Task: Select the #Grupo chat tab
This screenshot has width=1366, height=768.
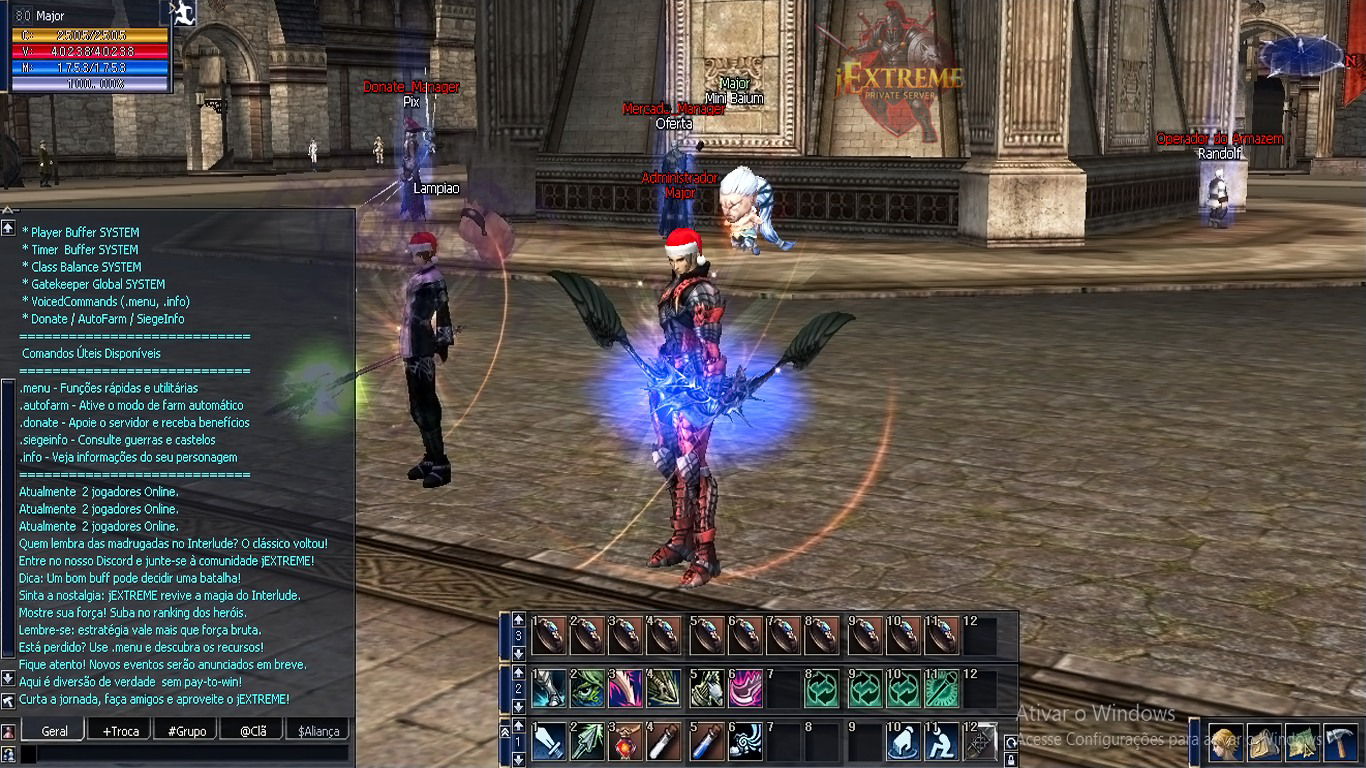Action: tap(187, 731)
